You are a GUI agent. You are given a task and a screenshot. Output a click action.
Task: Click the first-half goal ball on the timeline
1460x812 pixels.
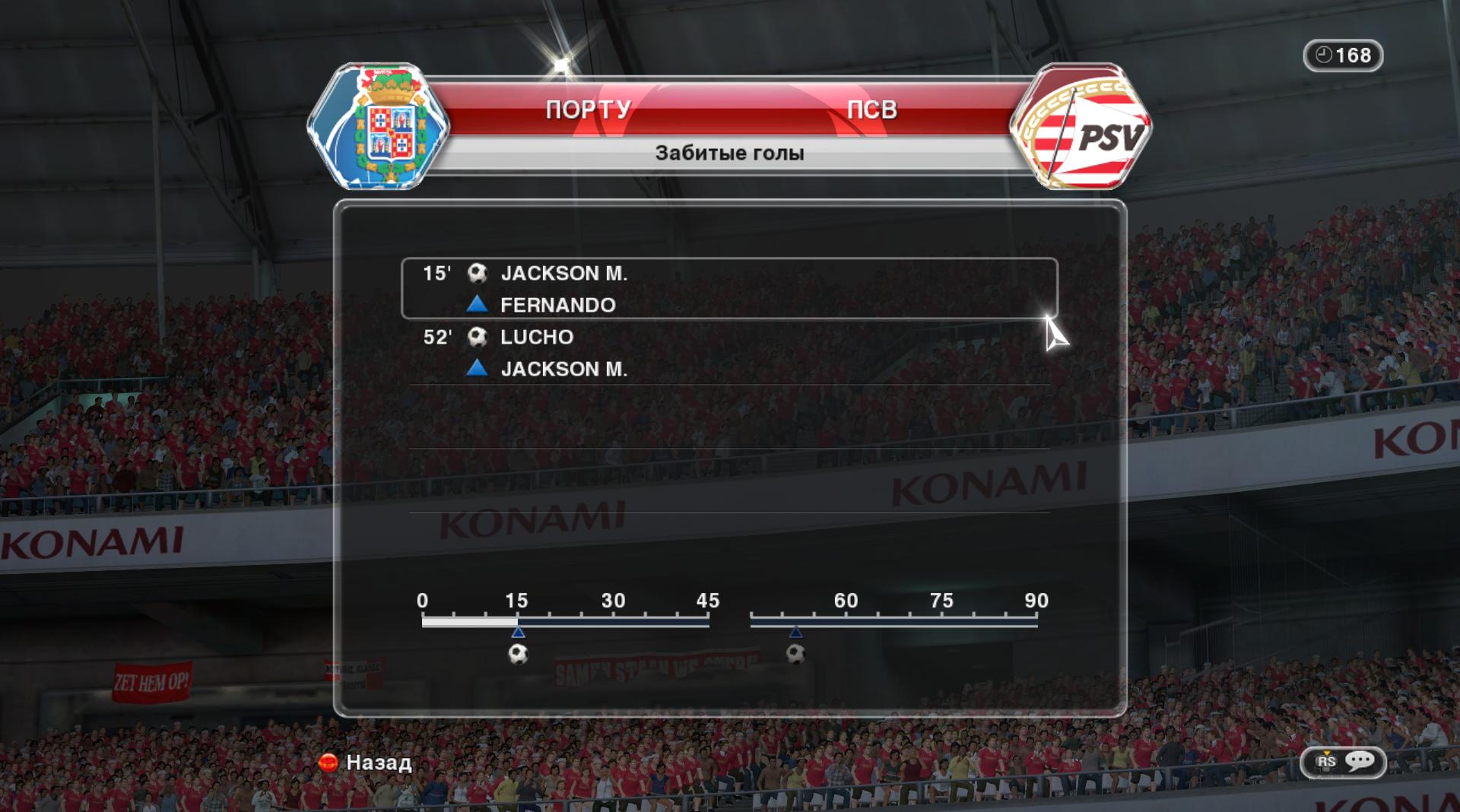[x=518, y=654]
